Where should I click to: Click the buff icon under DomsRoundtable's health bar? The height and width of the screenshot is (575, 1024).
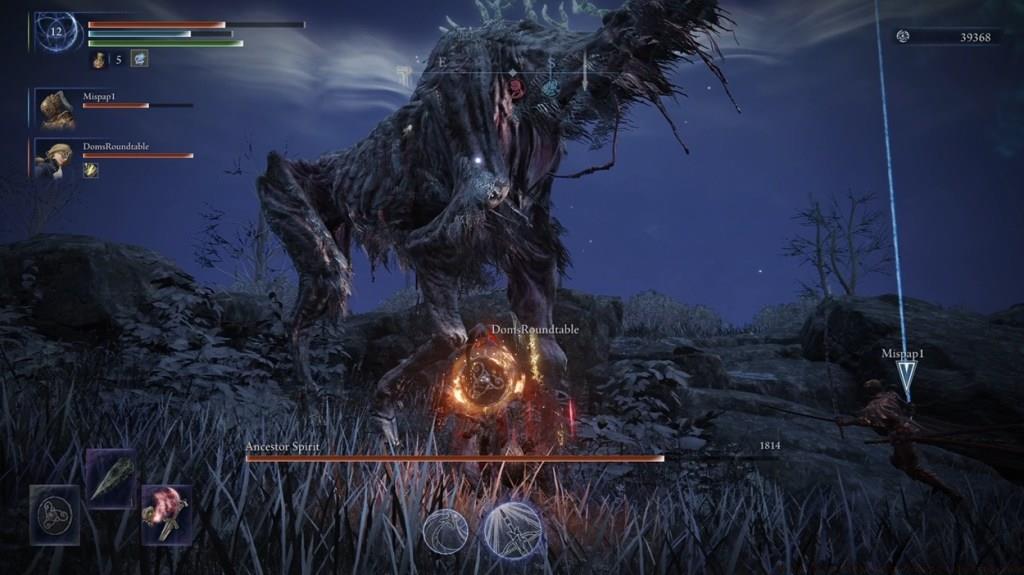(x=90, y=171)
